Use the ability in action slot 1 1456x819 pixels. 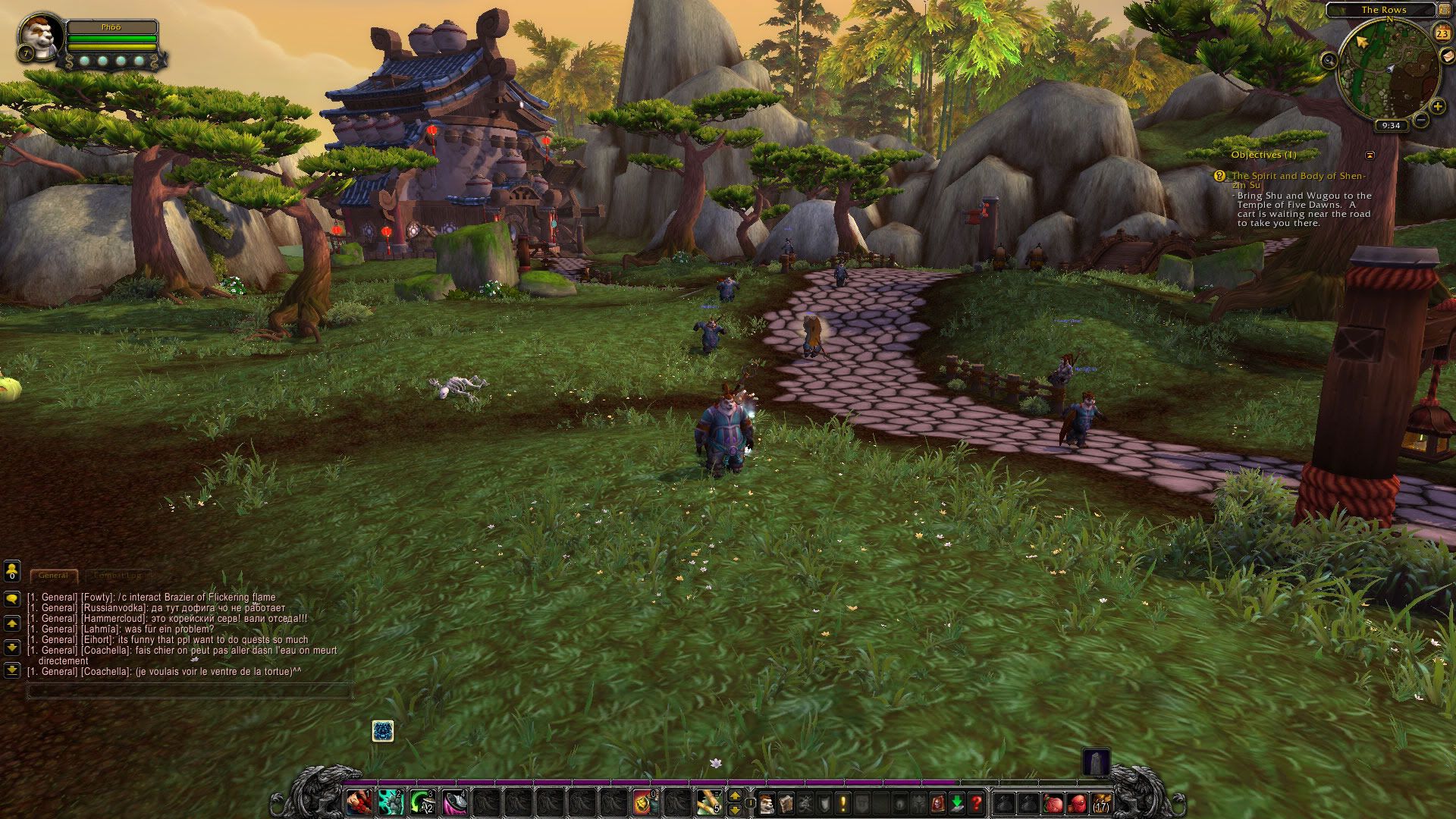pyautogui.click(x=358, y=802)
